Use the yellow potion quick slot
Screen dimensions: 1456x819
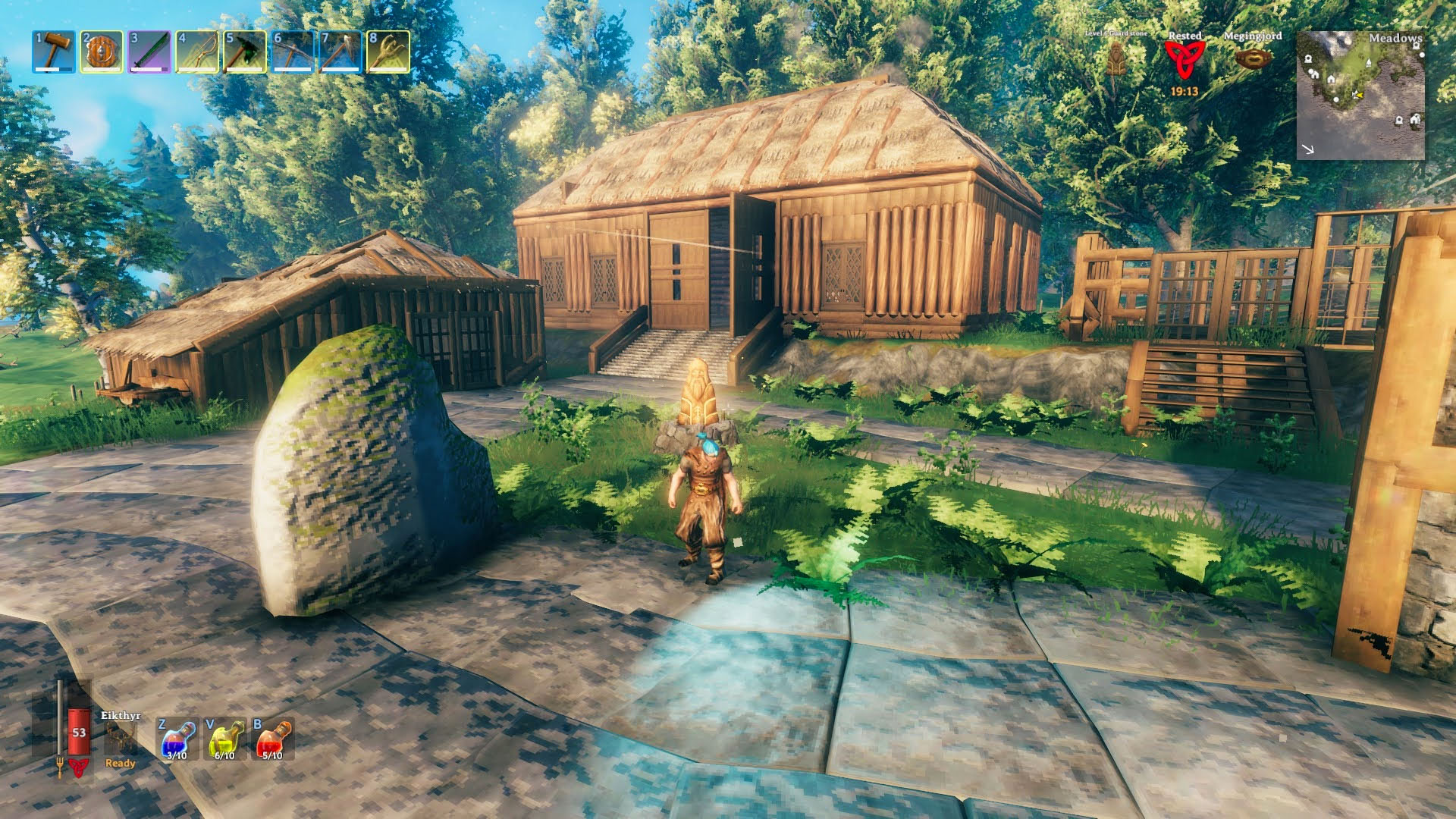[x=225, y=739]
